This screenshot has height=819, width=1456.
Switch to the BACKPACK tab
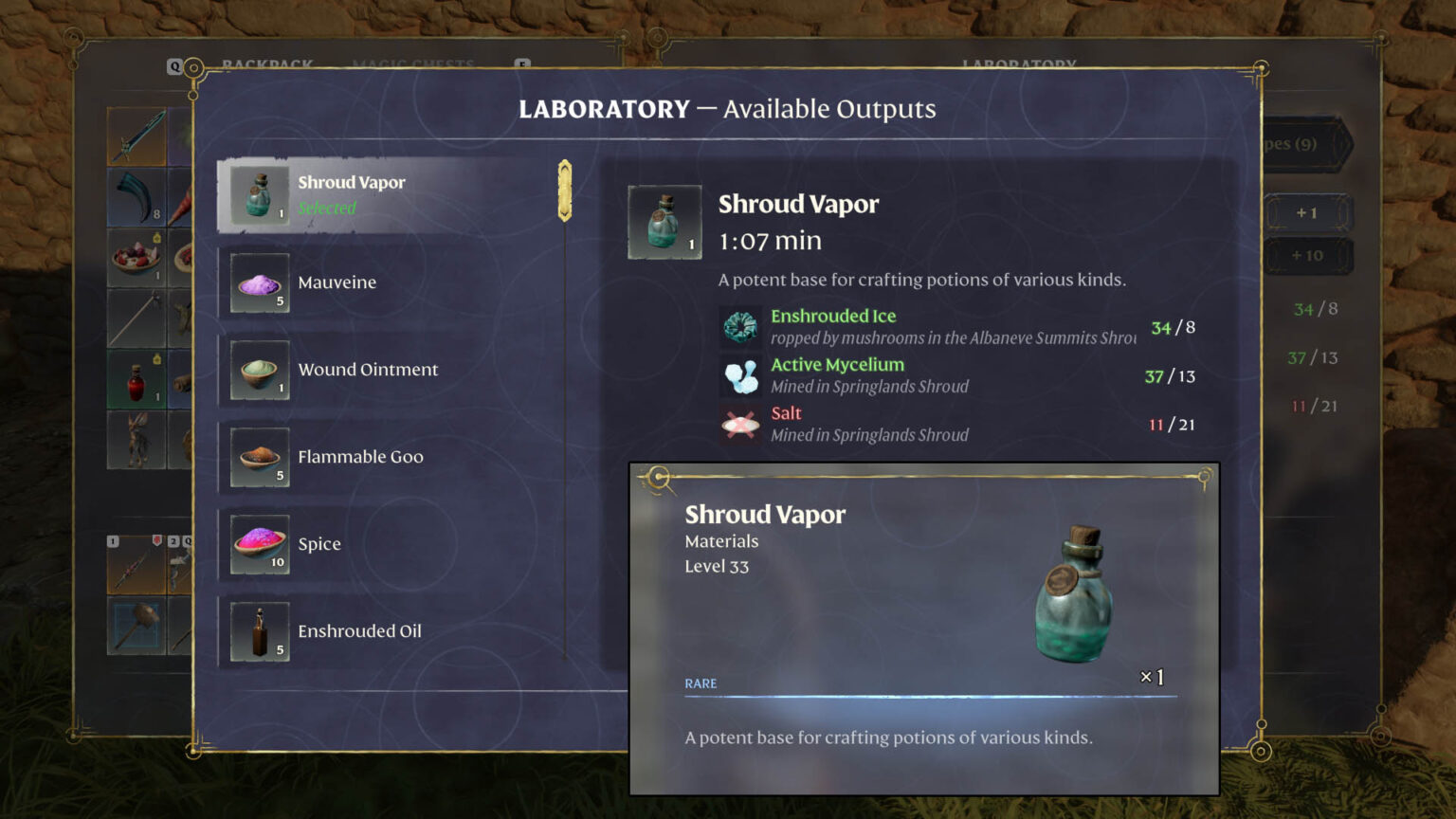pos(268,64)
